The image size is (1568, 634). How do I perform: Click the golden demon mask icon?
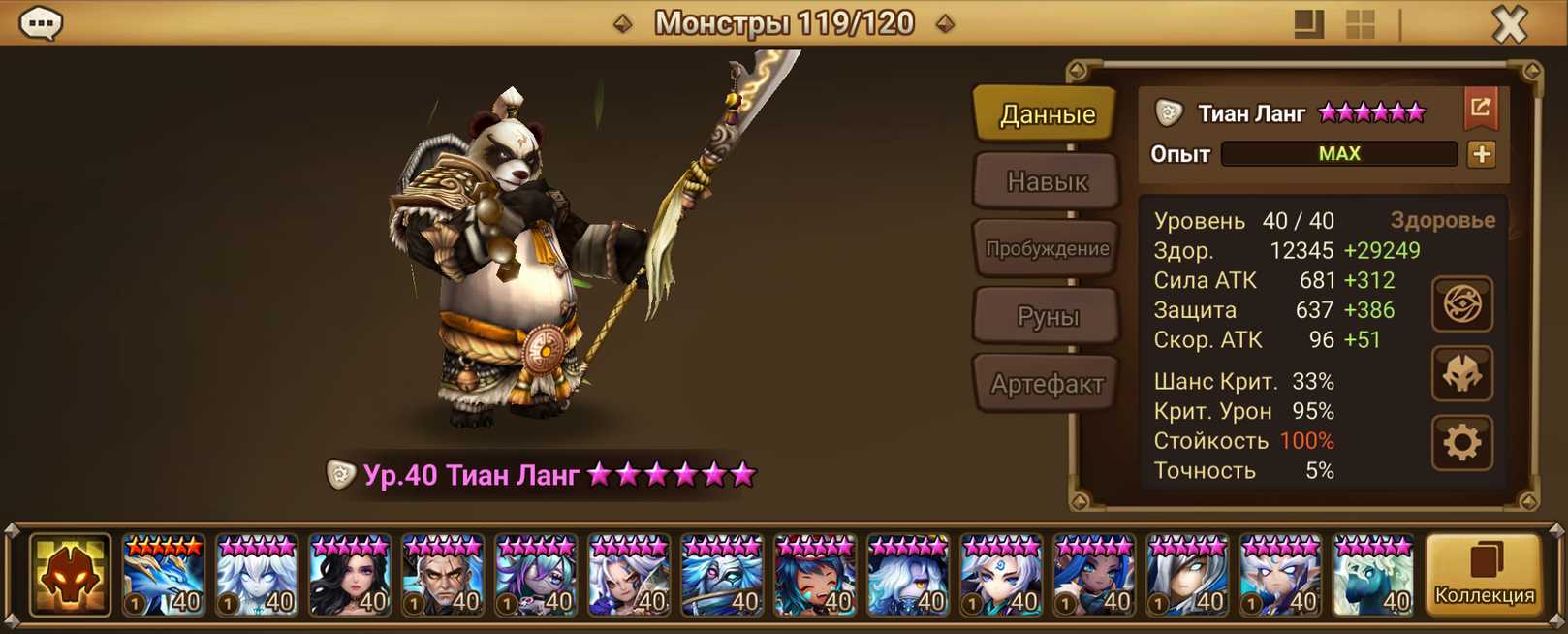click(x=70, y=576)
